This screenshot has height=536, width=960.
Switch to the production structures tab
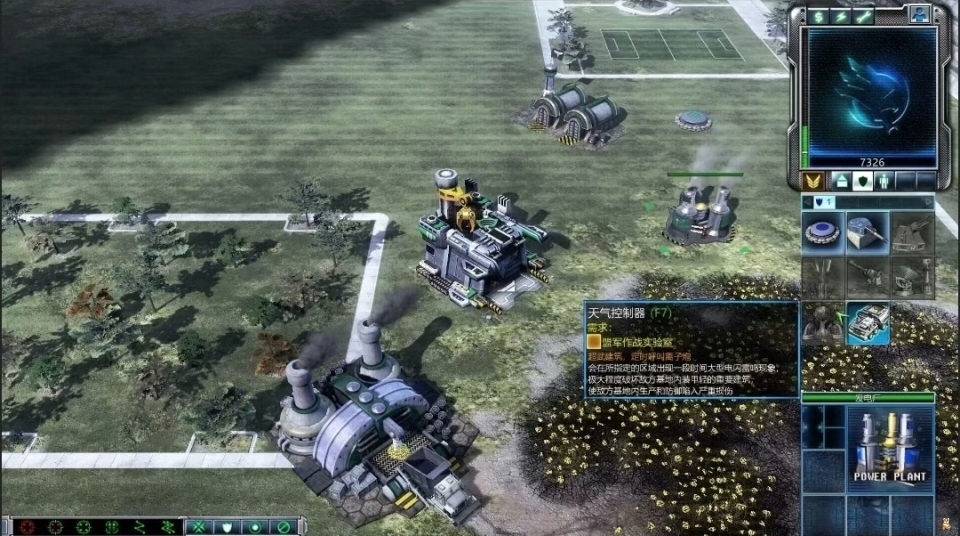[841, 181]
